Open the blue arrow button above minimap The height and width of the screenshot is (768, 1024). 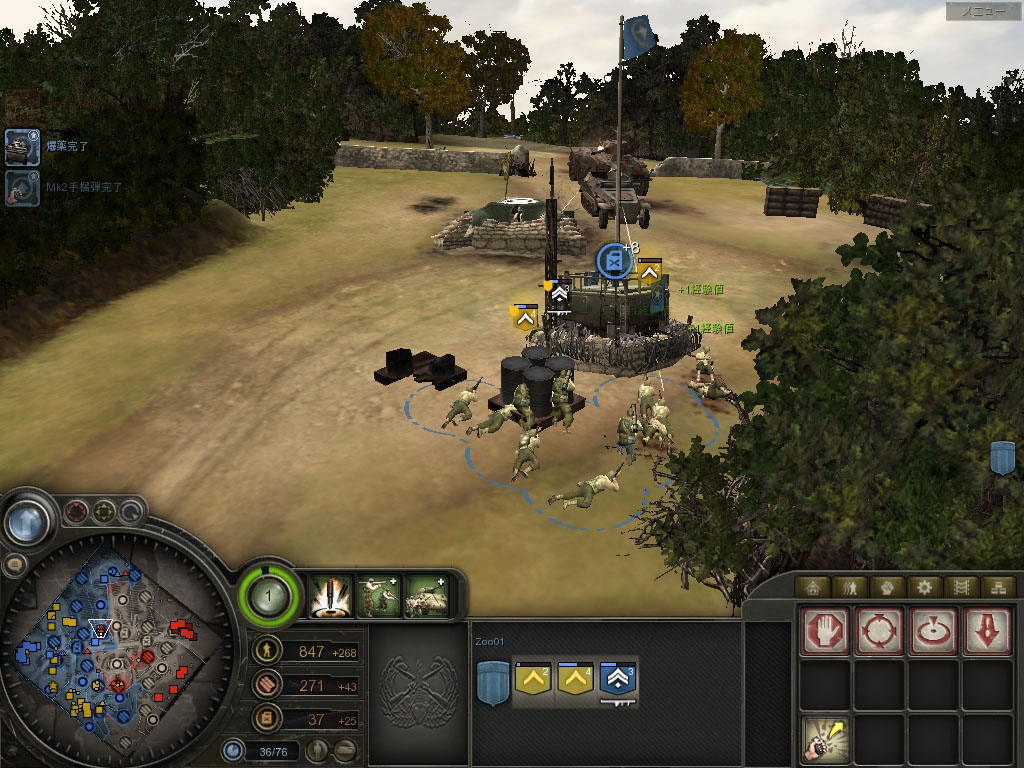[28, 521]
